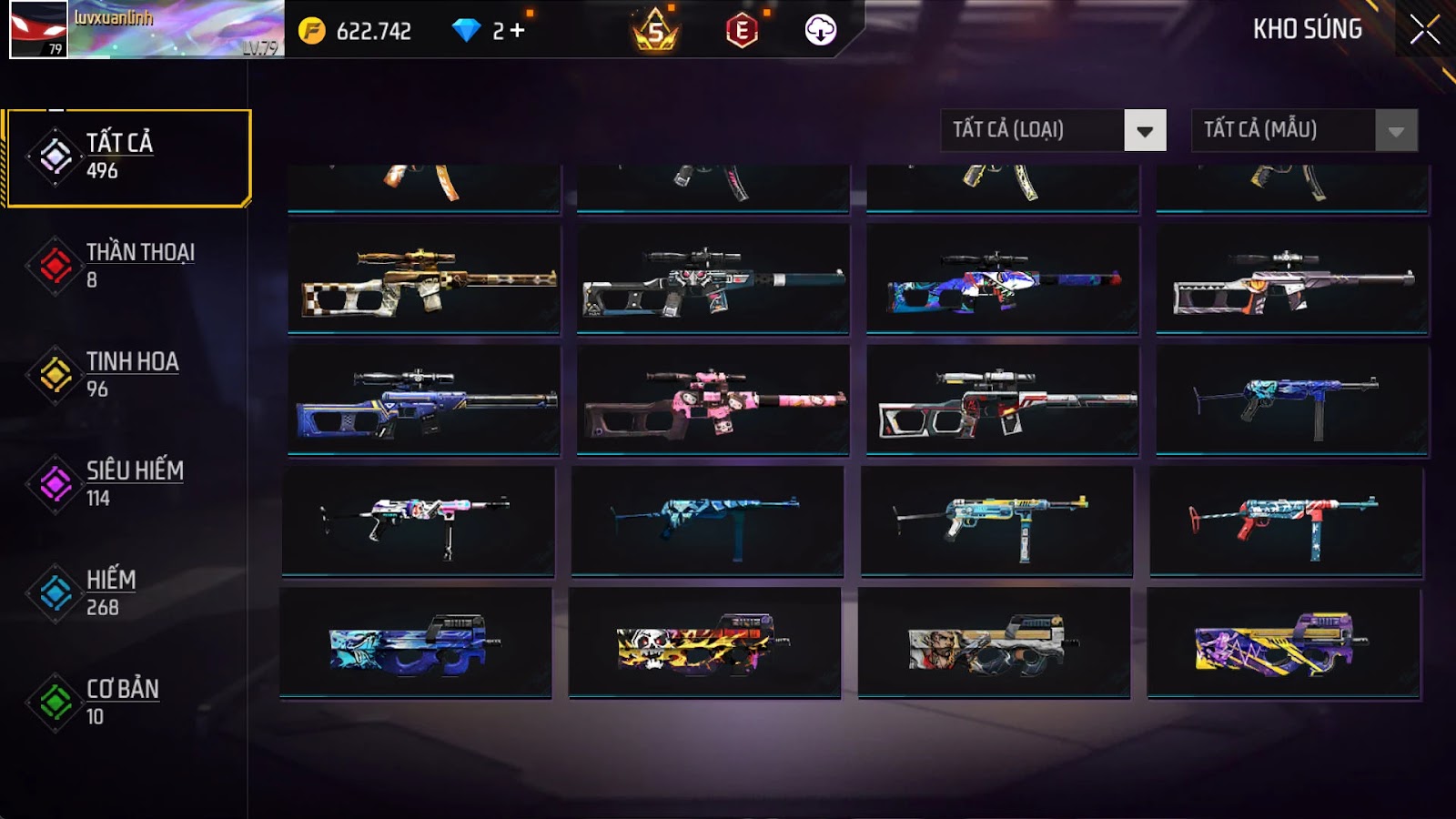Filter by the Hiếm rarity tab
Image resolution: width=1456 pixels, height=819 pixels.
pos(127,593)
